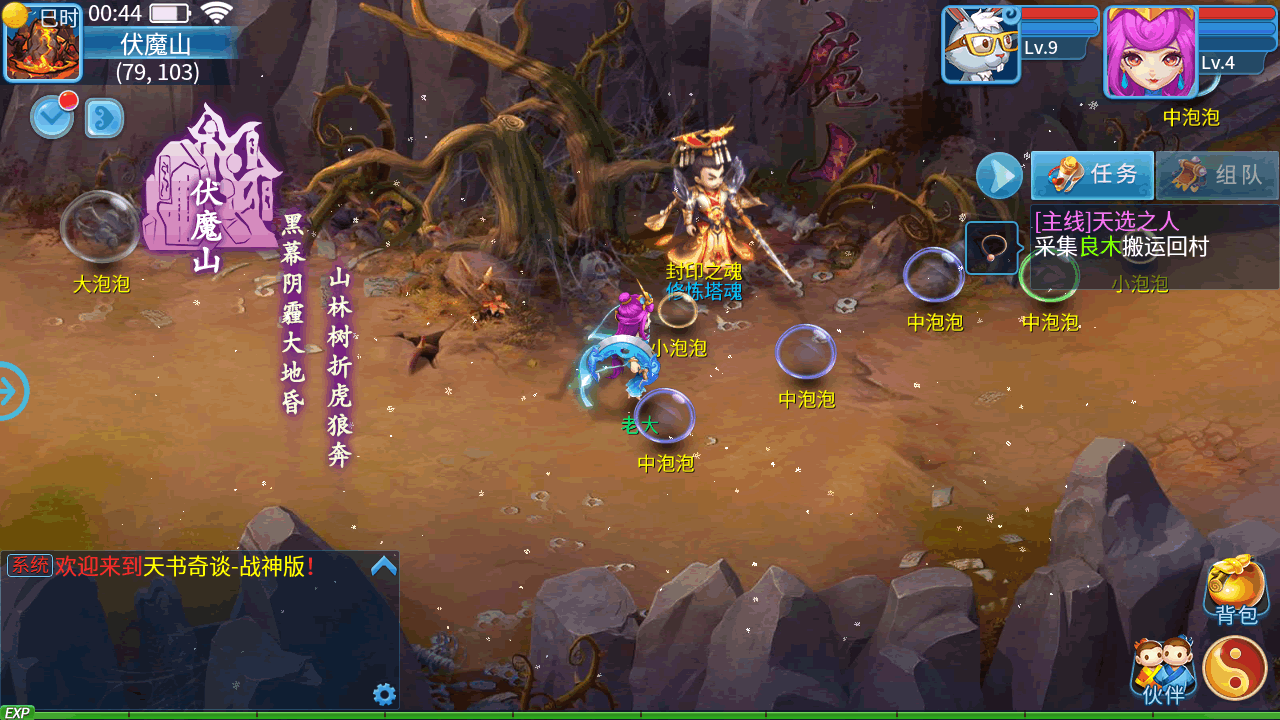Viewport: 1280px width, 720px height.
Task: Tap the yin-yang symbol button
Action: pyautogui.click(x=1235, y=668)
